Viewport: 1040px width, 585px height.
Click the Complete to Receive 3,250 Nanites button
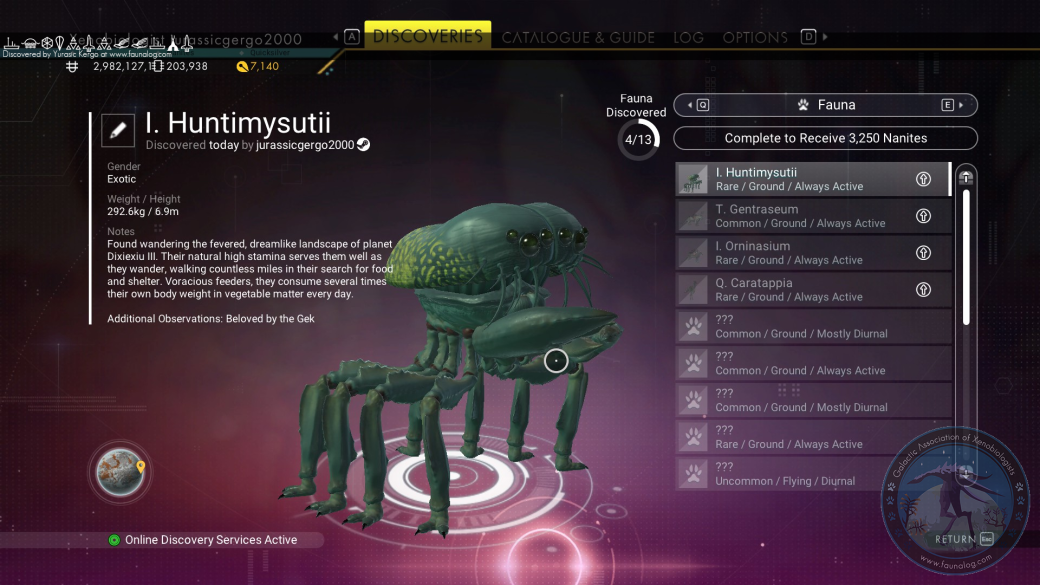825,138
